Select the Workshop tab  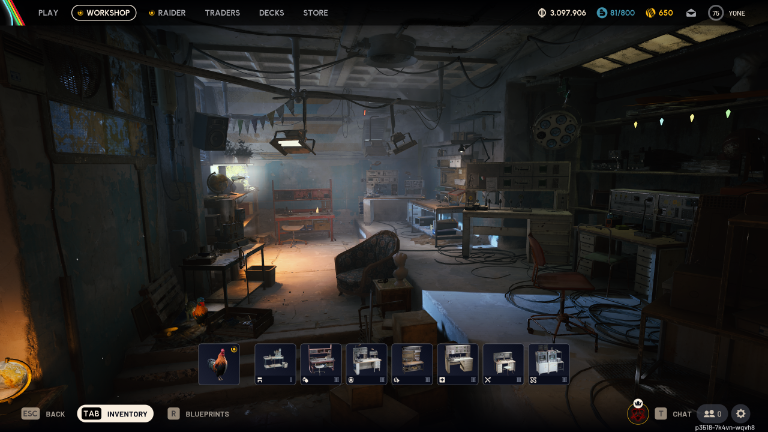point(104,13)
